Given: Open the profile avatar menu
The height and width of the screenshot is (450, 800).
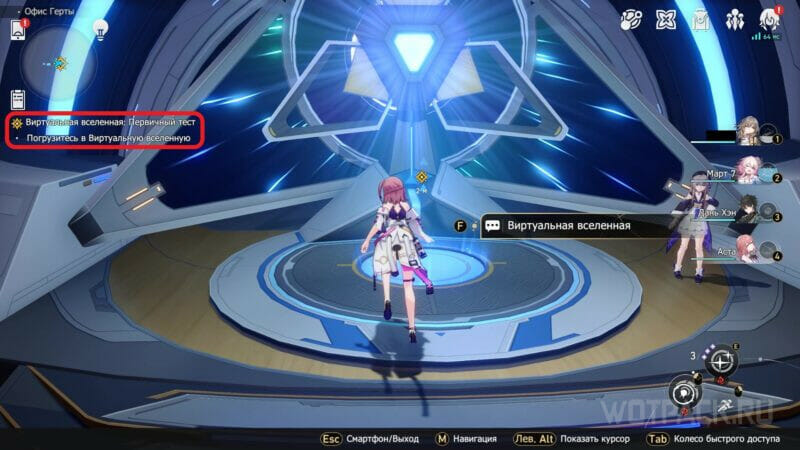Looking at the screenshot, I should point(770,18).
